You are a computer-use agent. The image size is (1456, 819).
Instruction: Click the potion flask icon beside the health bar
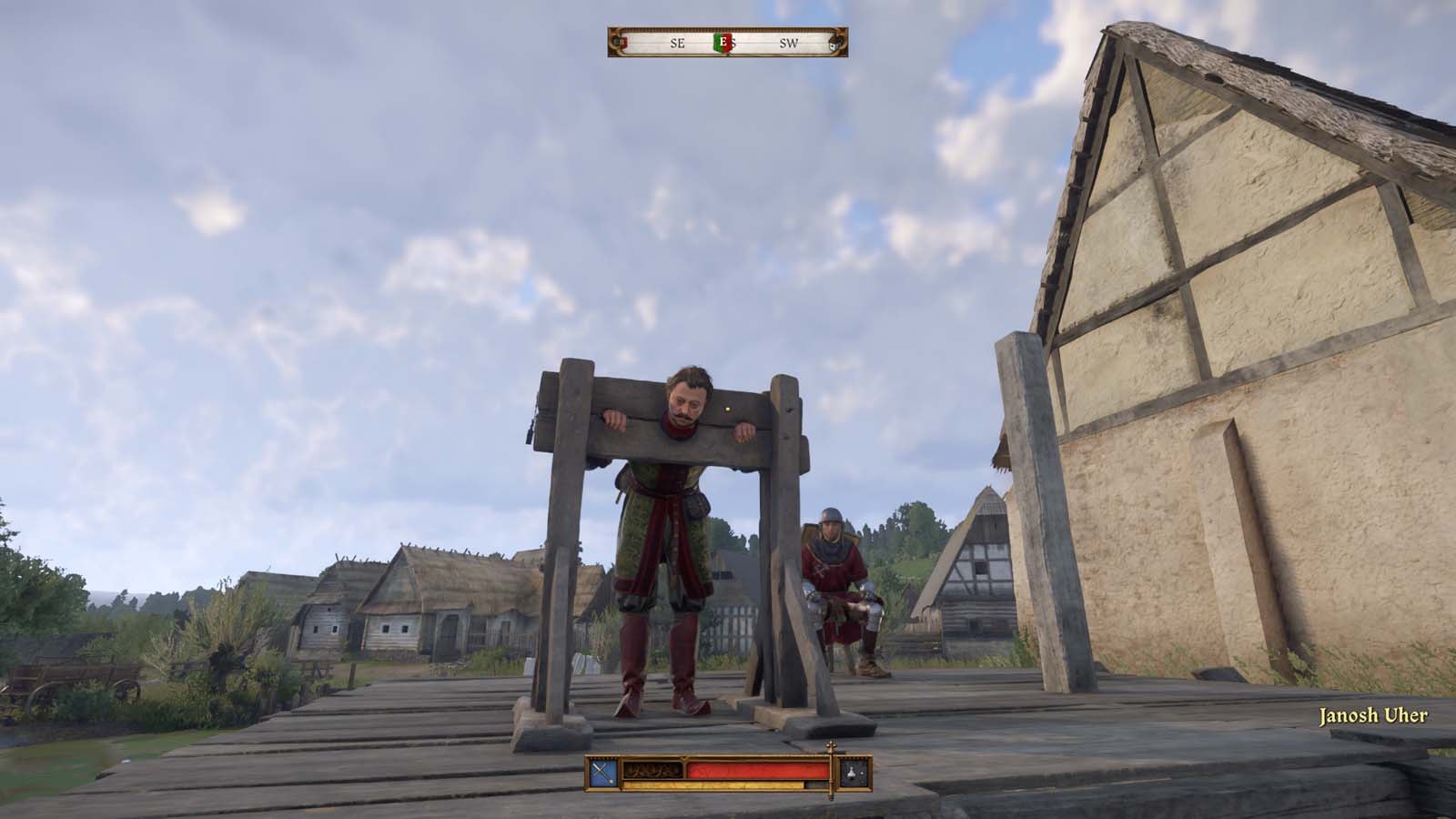pos(851,772)
